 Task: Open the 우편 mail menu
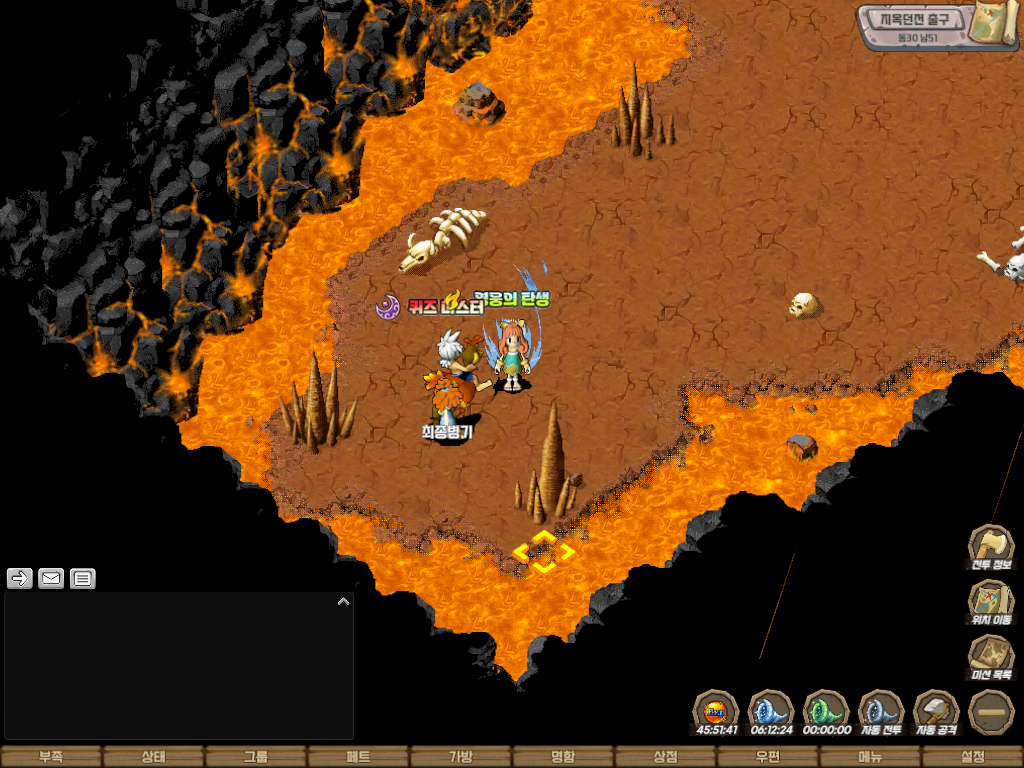(x=767, y=757)
